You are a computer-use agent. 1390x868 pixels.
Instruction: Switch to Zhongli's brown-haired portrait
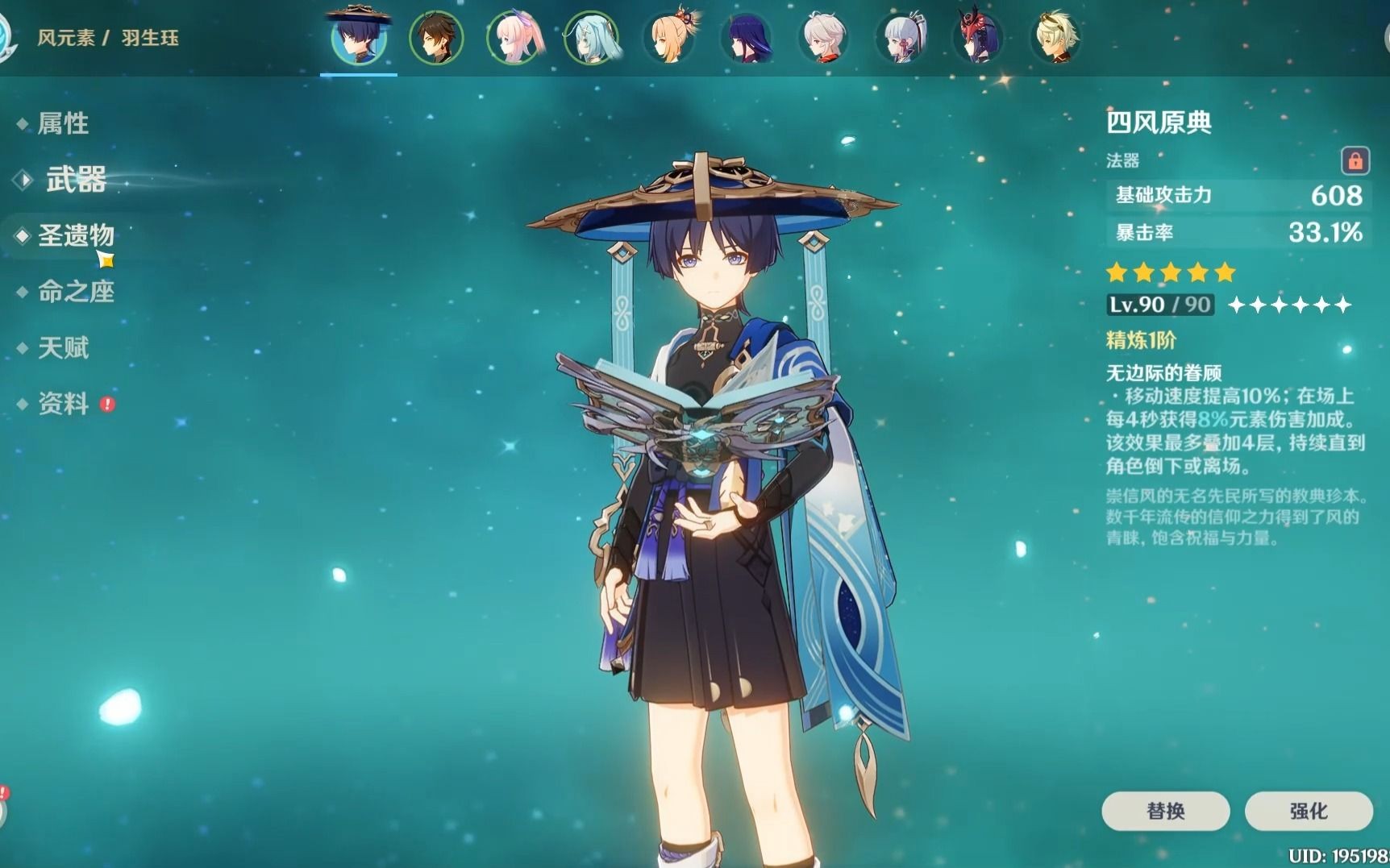(436, 37)
